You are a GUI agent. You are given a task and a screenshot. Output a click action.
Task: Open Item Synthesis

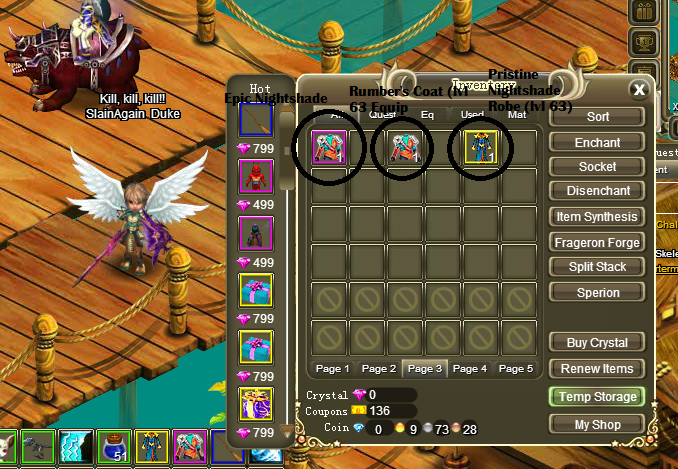(x=597, y=217)
